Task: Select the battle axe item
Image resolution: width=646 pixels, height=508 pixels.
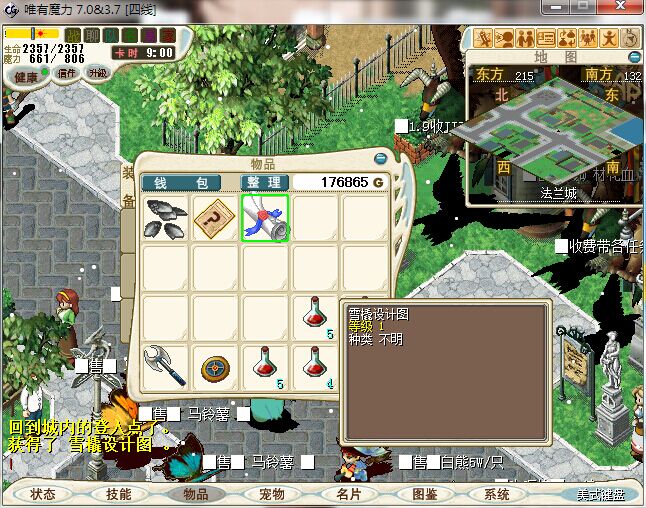Action: pyautogui.click(x=165, y=366)
